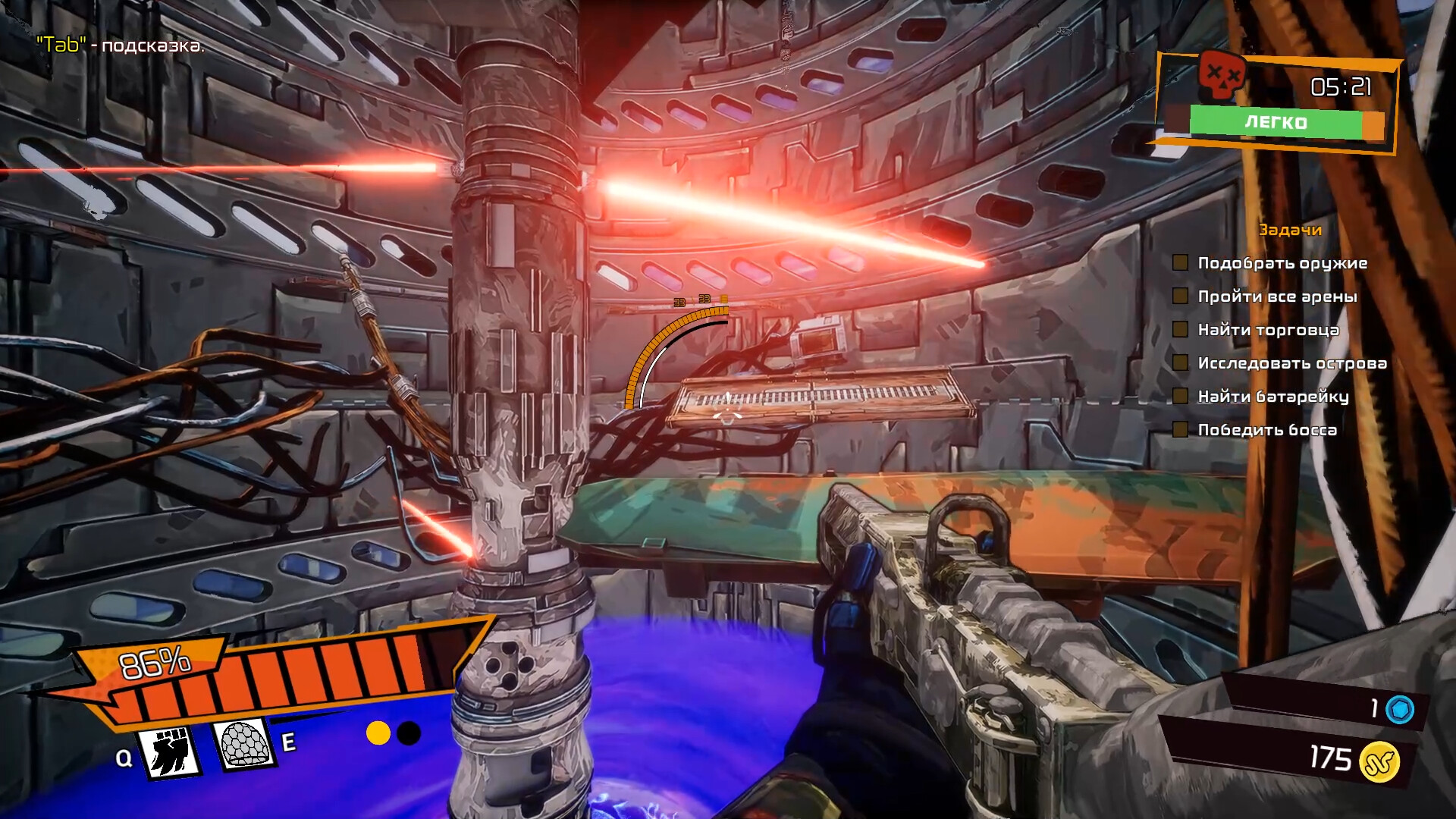1456x819 pixels.
Task: Click the "ЛЕГКО" difficulty indicator
Action: pos(1276,121)
